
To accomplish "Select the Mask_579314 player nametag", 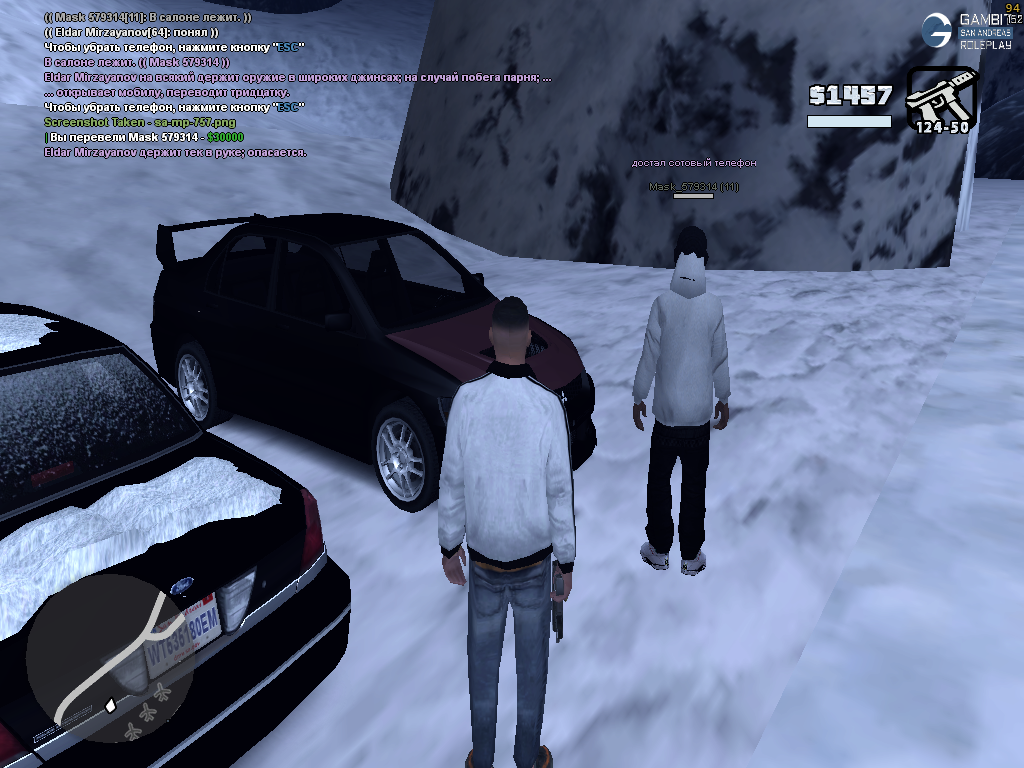I will [x=693, y=187].
